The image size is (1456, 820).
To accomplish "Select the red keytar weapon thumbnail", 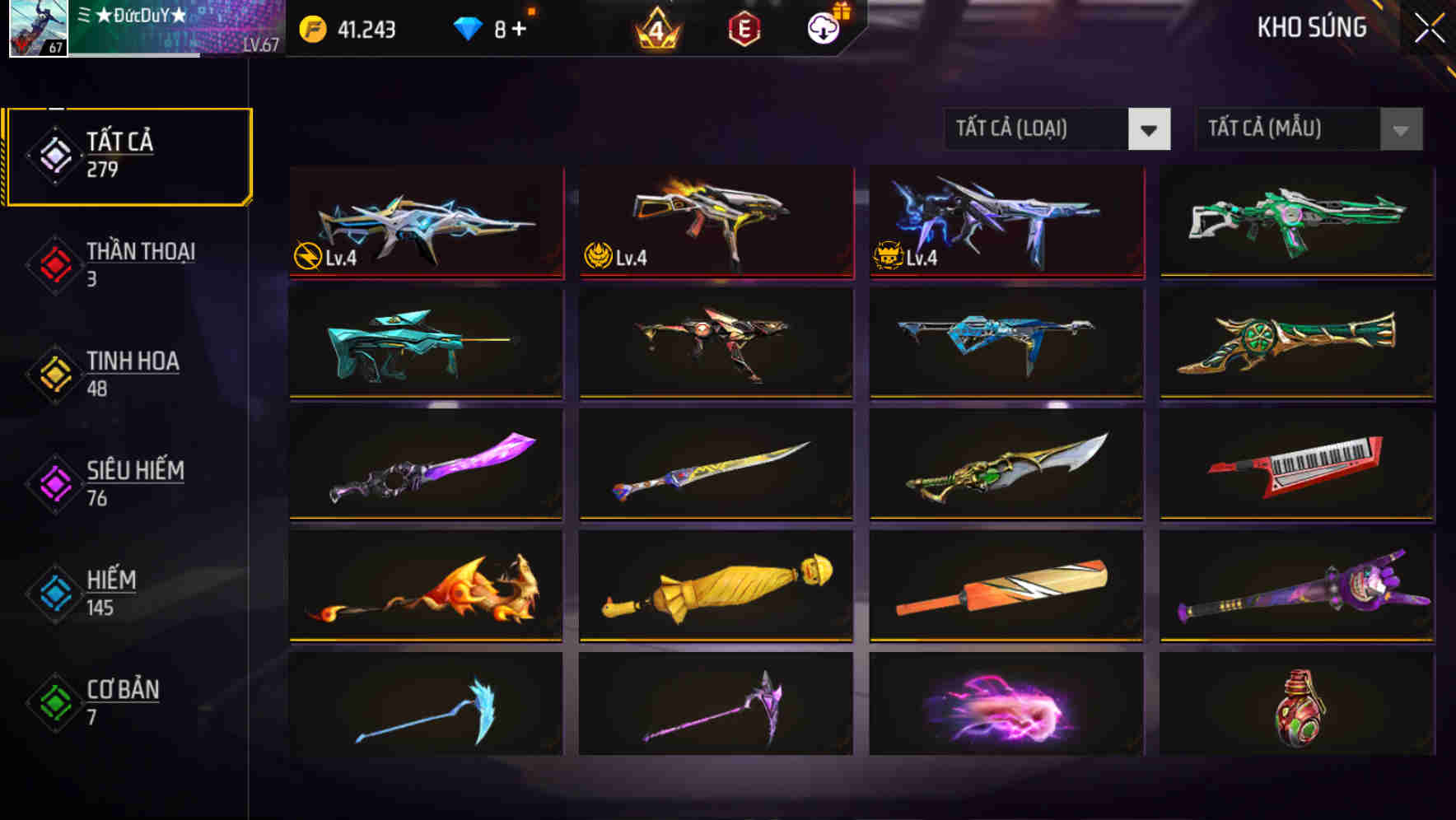I will 1297,465.
